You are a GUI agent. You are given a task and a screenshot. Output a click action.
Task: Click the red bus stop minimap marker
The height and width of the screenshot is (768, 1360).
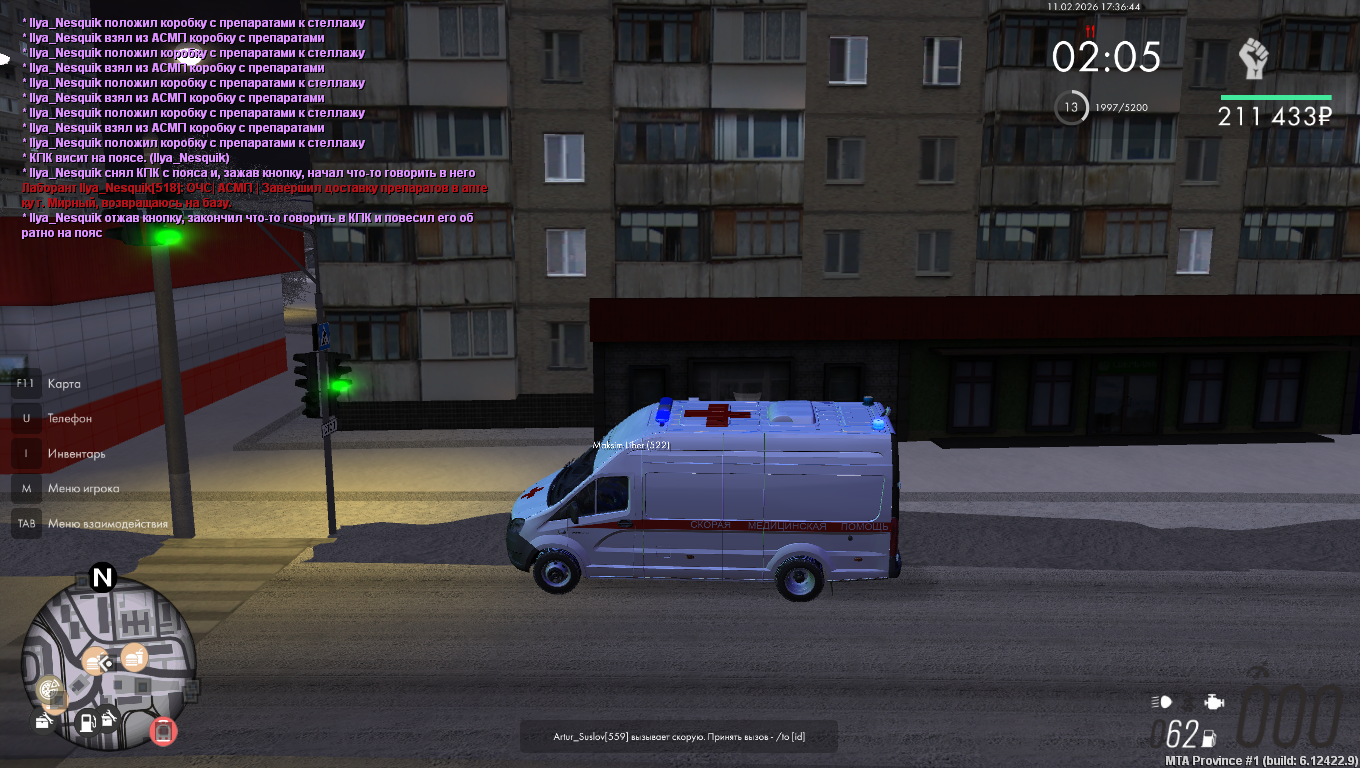click(x=163, y=731)
